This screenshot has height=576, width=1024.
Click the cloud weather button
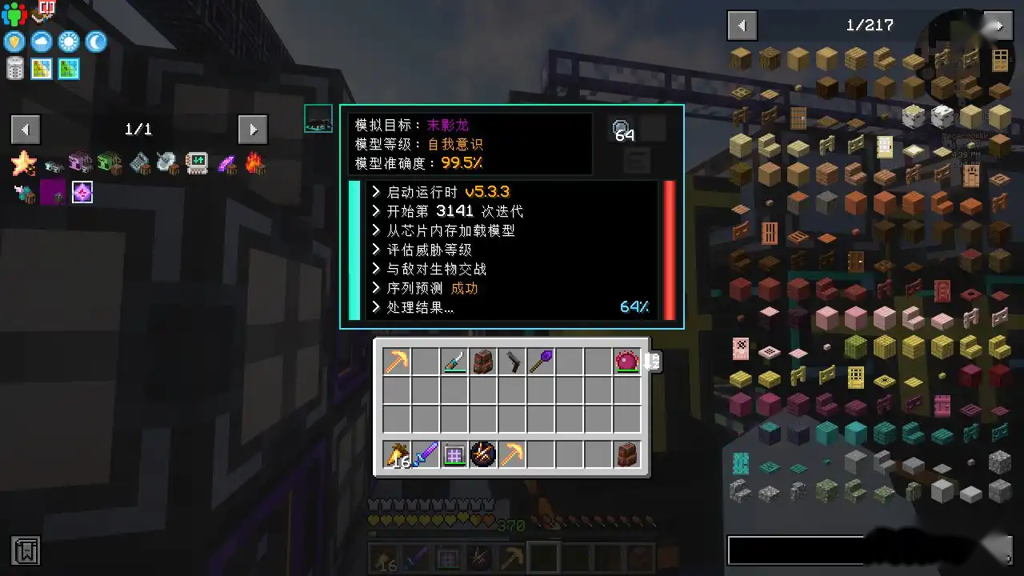click(x=42, y=42)
